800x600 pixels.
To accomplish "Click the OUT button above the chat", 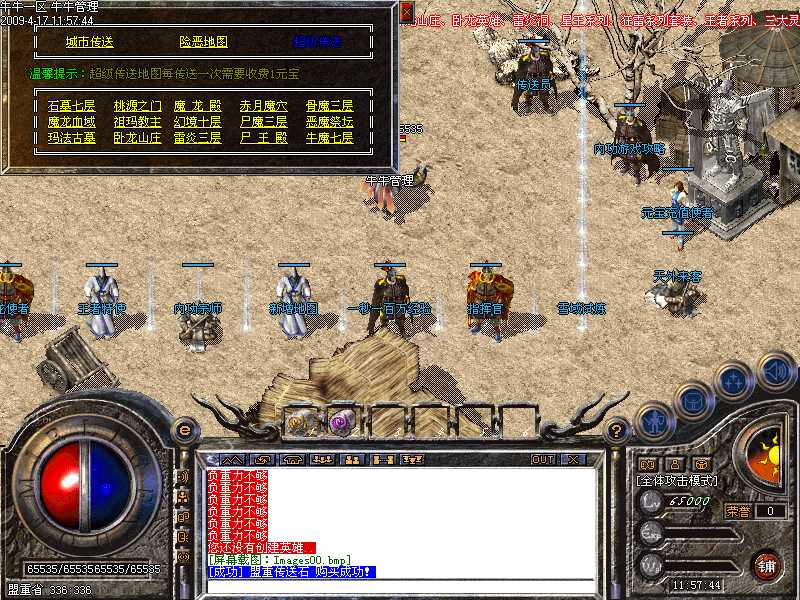I will (x=543, y=459).
